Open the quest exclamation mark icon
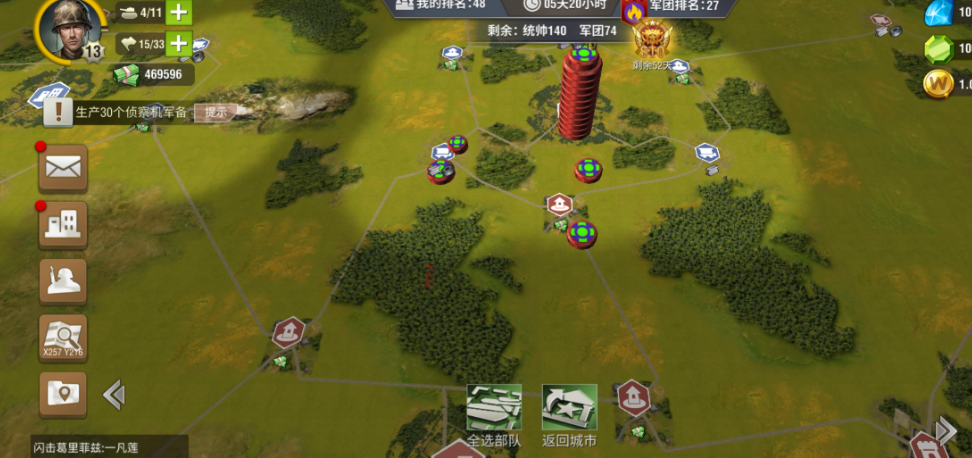 click(x=57, y=112)
